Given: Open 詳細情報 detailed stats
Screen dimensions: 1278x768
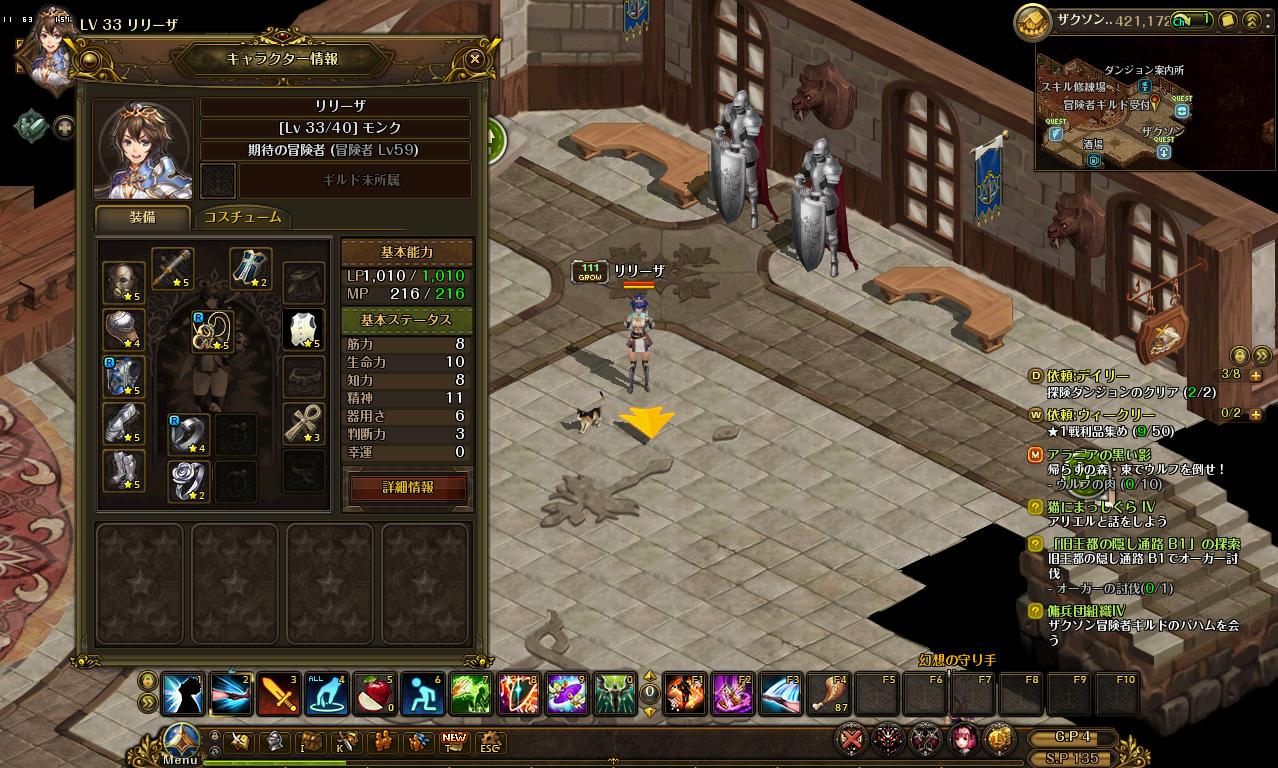Looking at the screenshot, I should [408, 487].
